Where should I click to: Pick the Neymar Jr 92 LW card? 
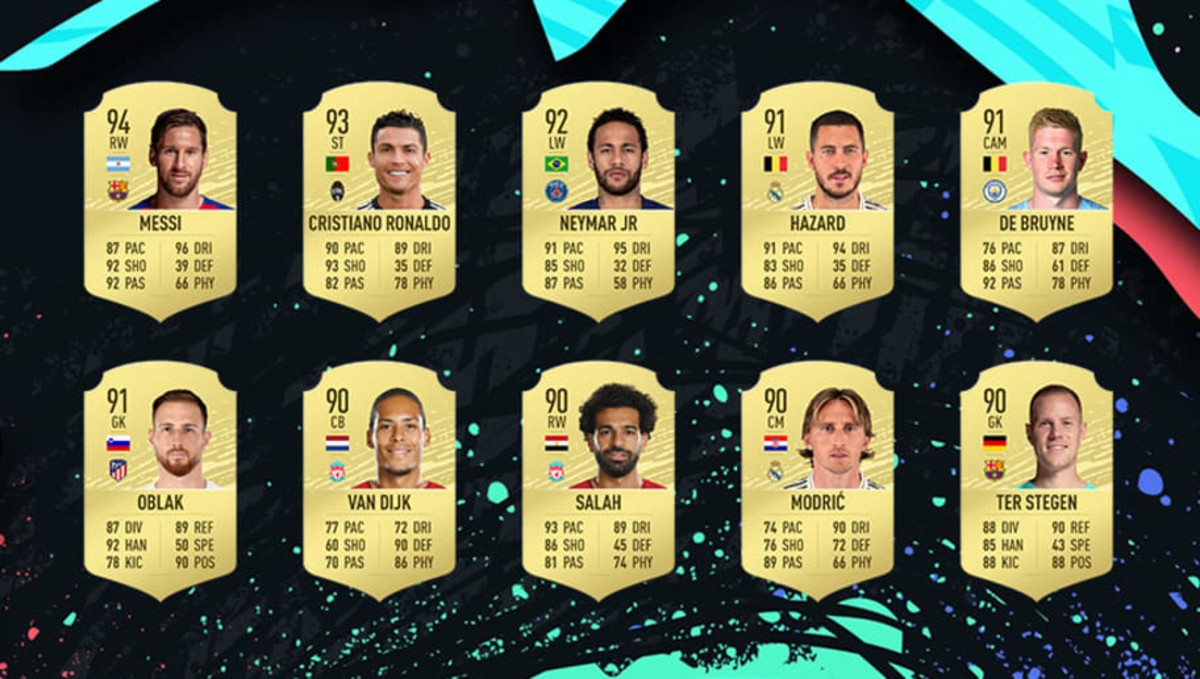(x=598, y=200)
